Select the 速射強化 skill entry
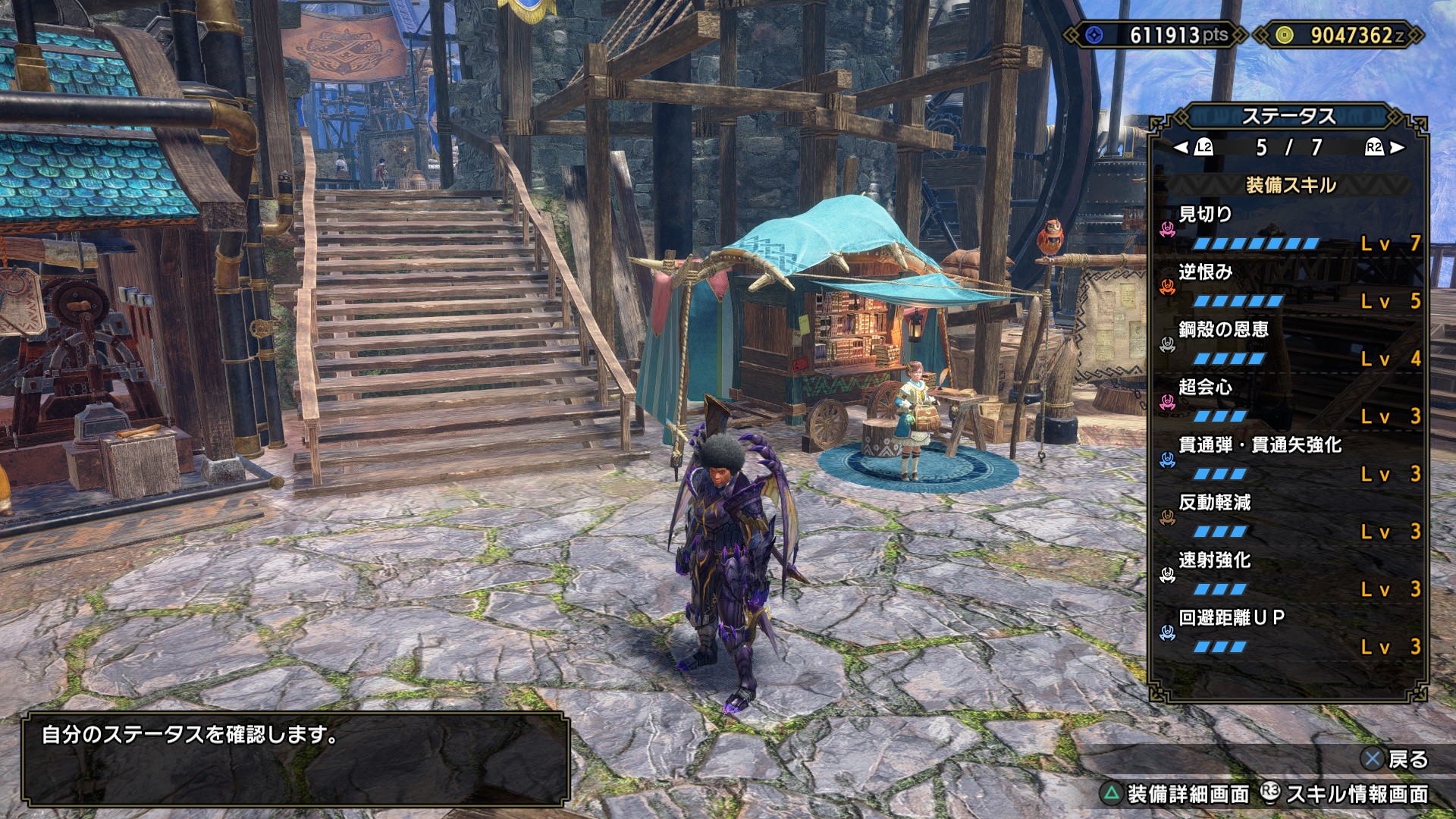The width and height of the screenshot is (1456, 819). [x=1289, y=574]
